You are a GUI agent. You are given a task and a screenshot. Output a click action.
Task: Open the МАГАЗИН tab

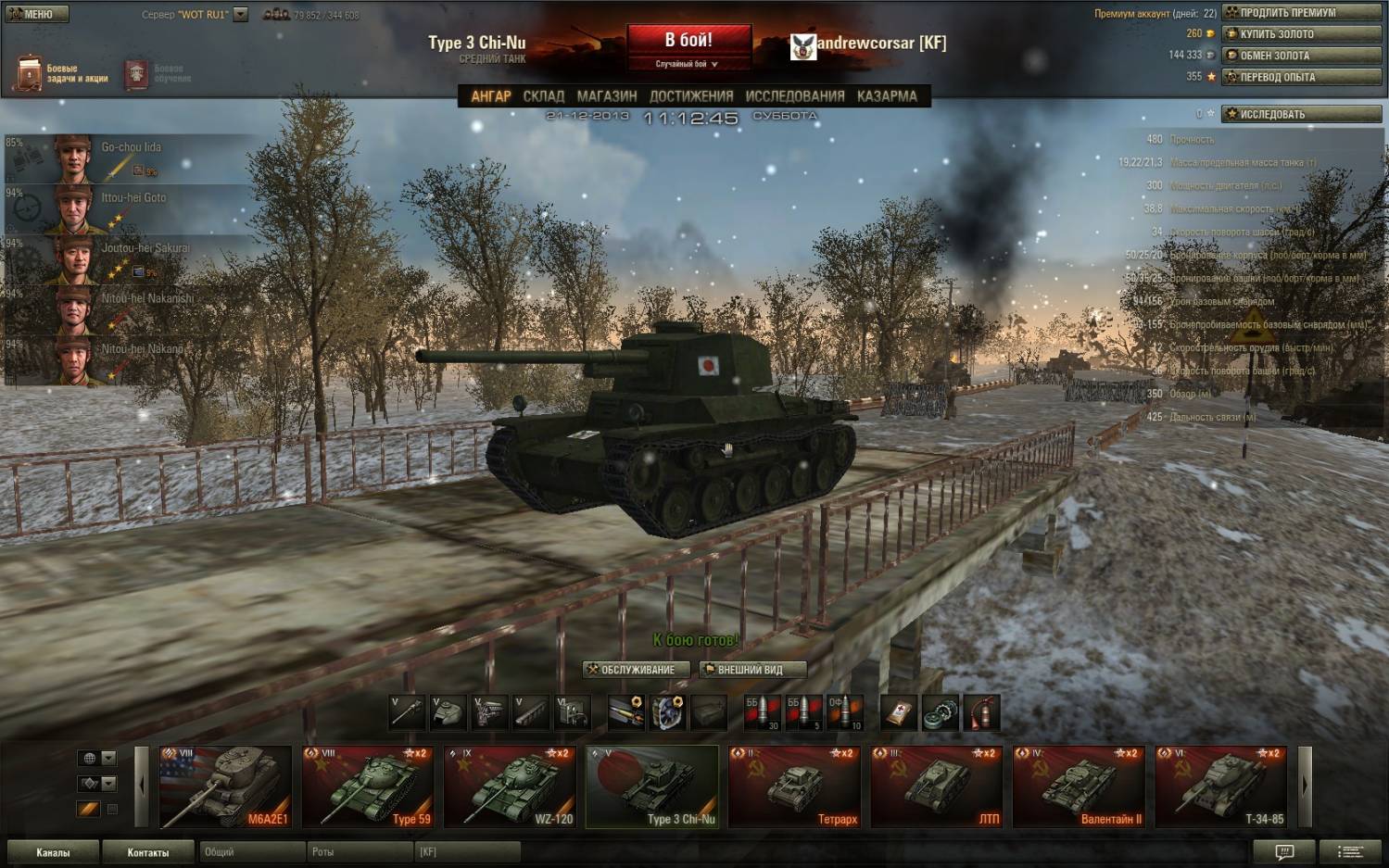point(607,96)
